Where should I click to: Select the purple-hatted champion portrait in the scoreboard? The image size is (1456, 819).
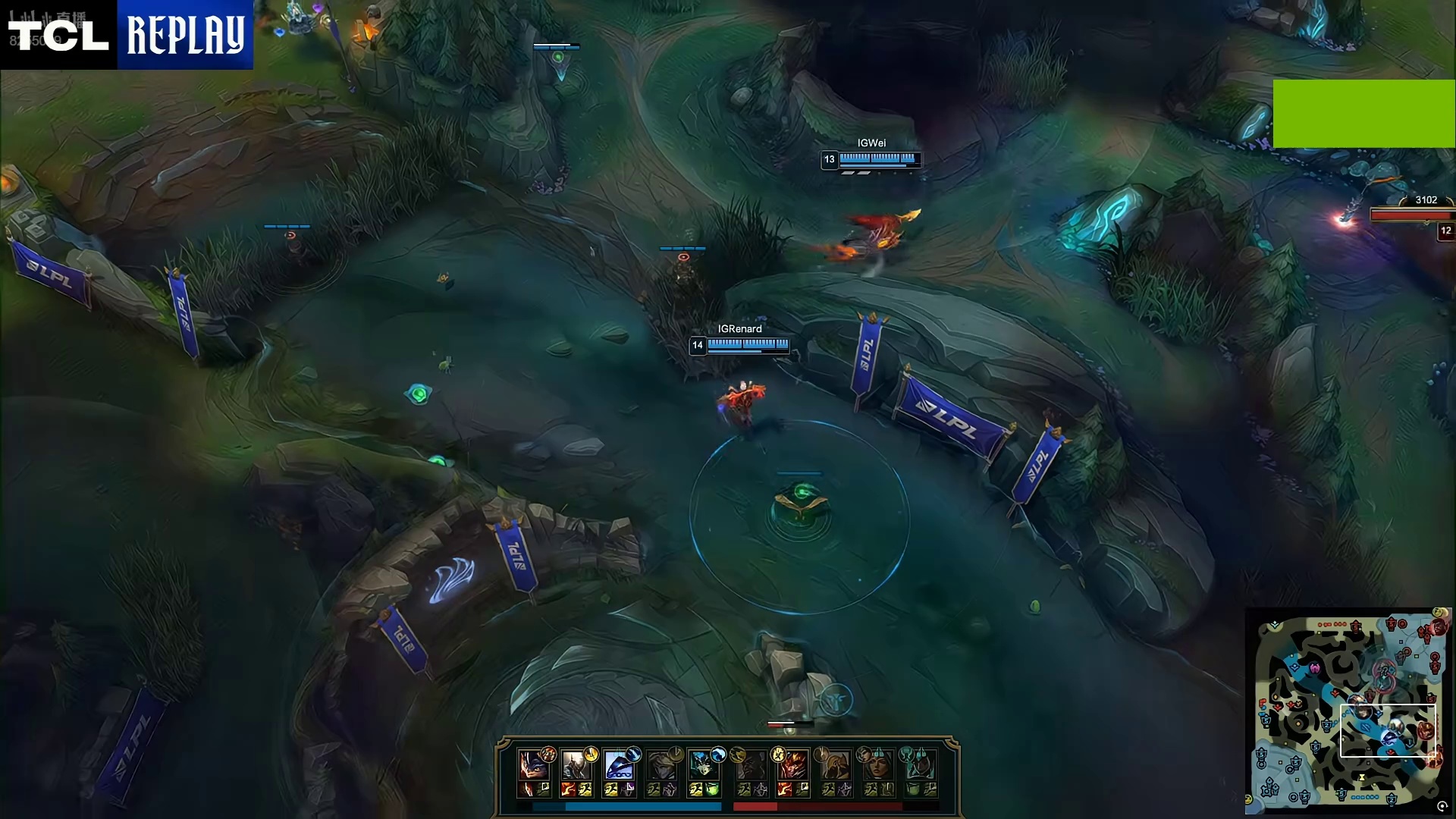tap(535, 766)
